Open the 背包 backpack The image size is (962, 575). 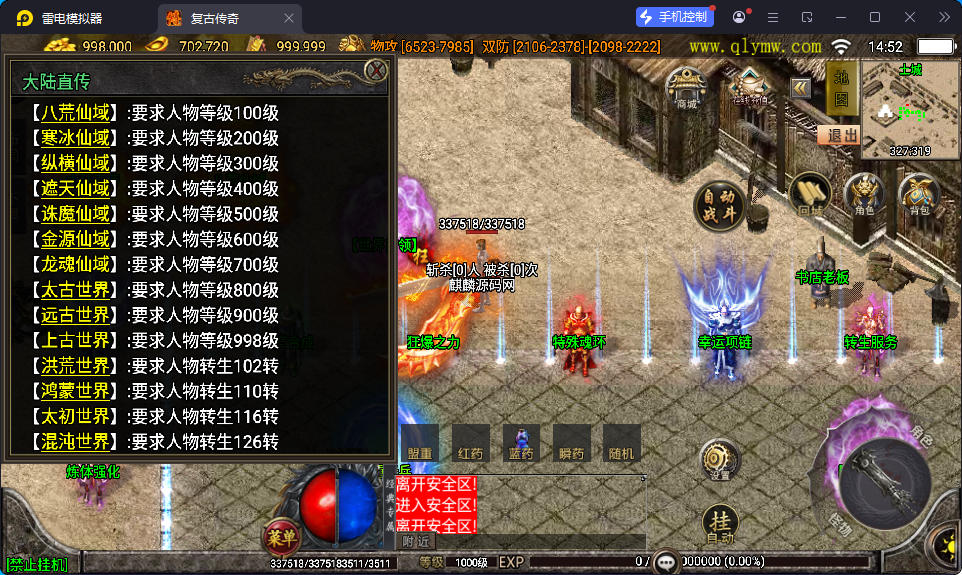tap(919, 194)
